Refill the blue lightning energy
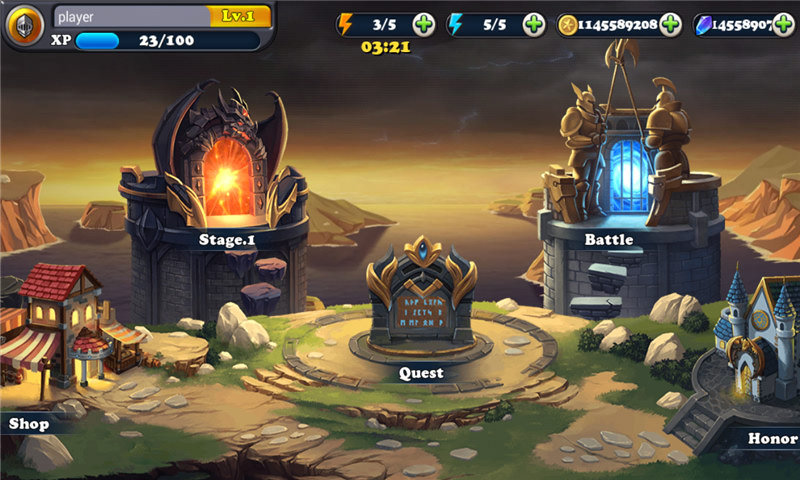Screen dimensions: 800x480 [534, 25]
